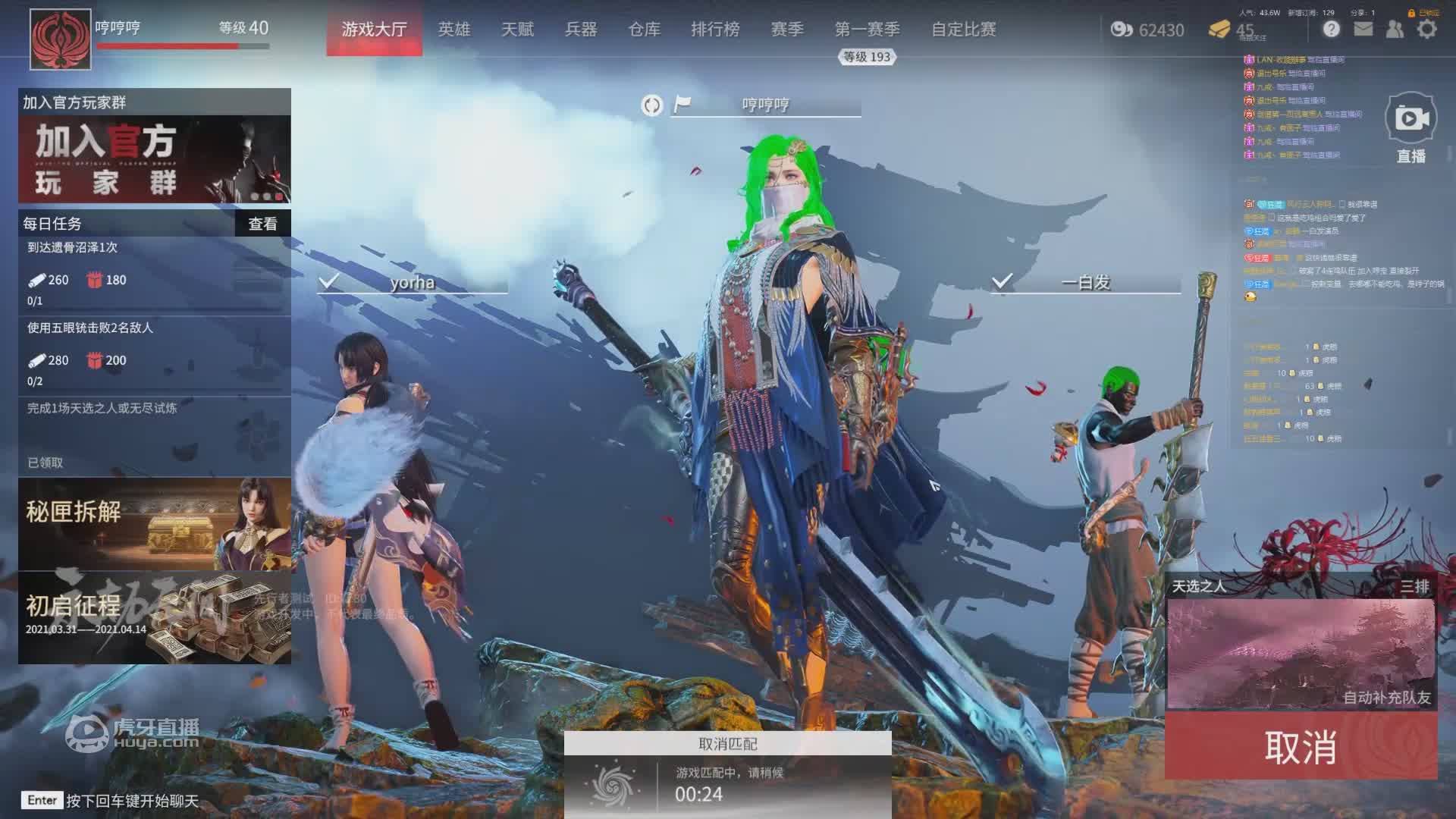Open the 第一赛季 tab
Viewport: 1456px width, 819px height.
[x=868, y=30]
